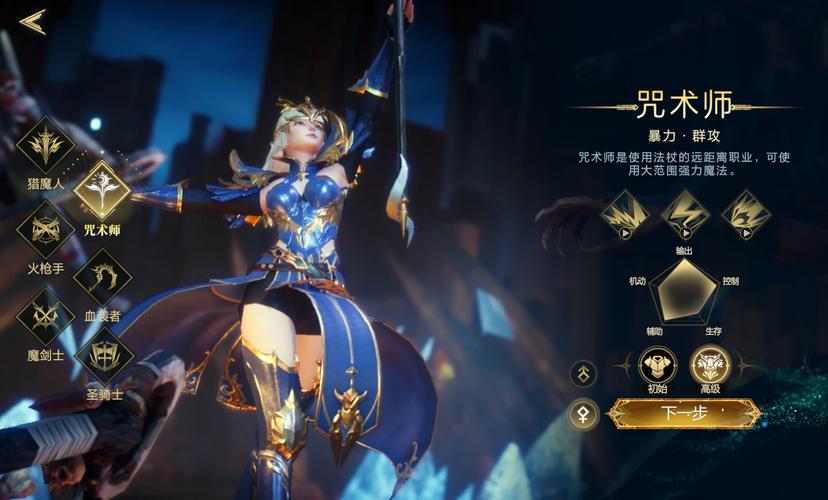Select the female gender icon
This screenshot has width=828, height=500.
(583, 413)
